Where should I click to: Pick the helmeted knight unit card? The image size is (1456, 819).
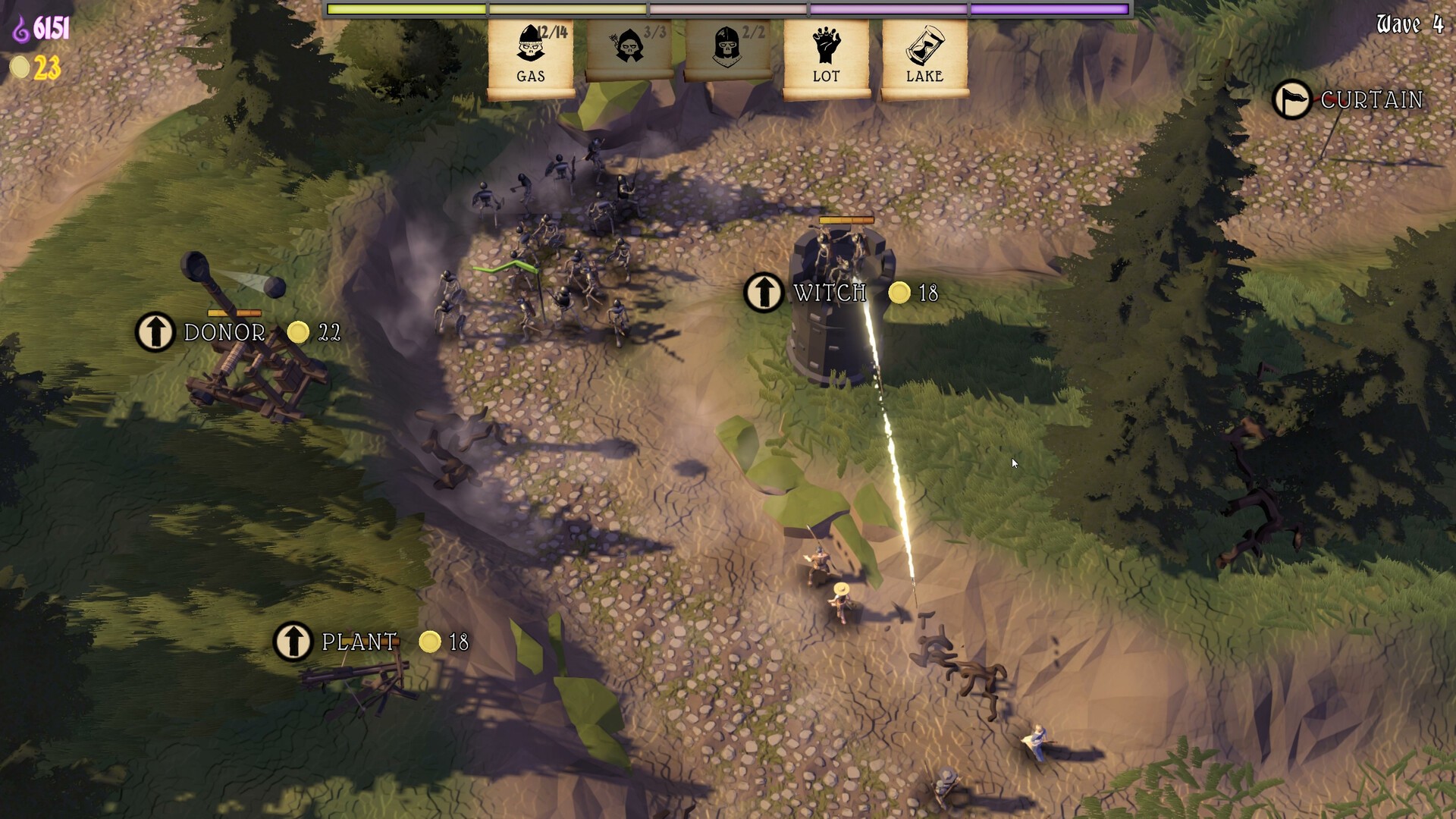(x=728, y=50)
